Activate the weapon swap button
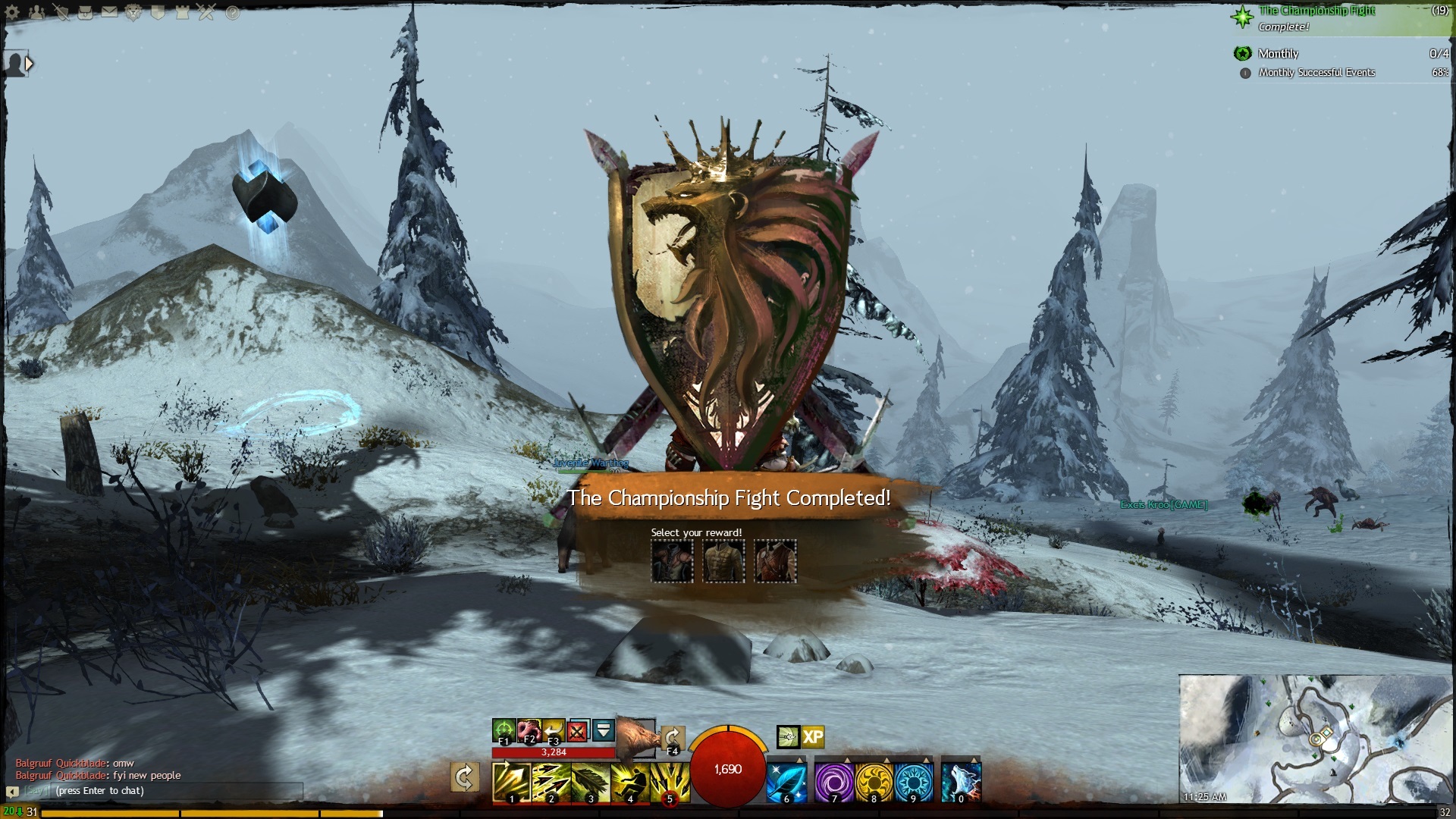 tap(464, 777)
